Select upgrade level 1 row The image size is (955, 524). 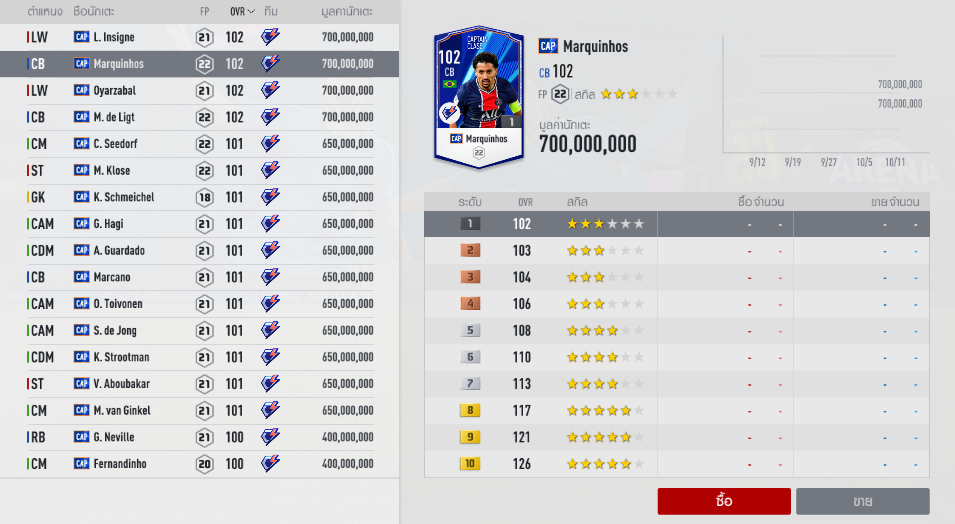tap(677, 224)
